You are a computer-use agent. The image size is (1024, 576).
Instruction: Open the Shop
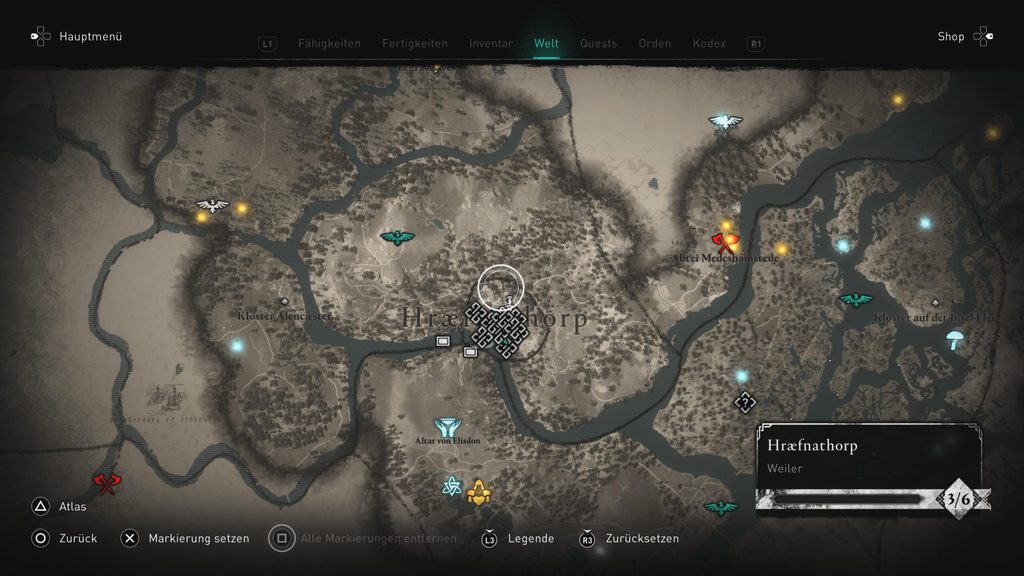tap(951, 37)
